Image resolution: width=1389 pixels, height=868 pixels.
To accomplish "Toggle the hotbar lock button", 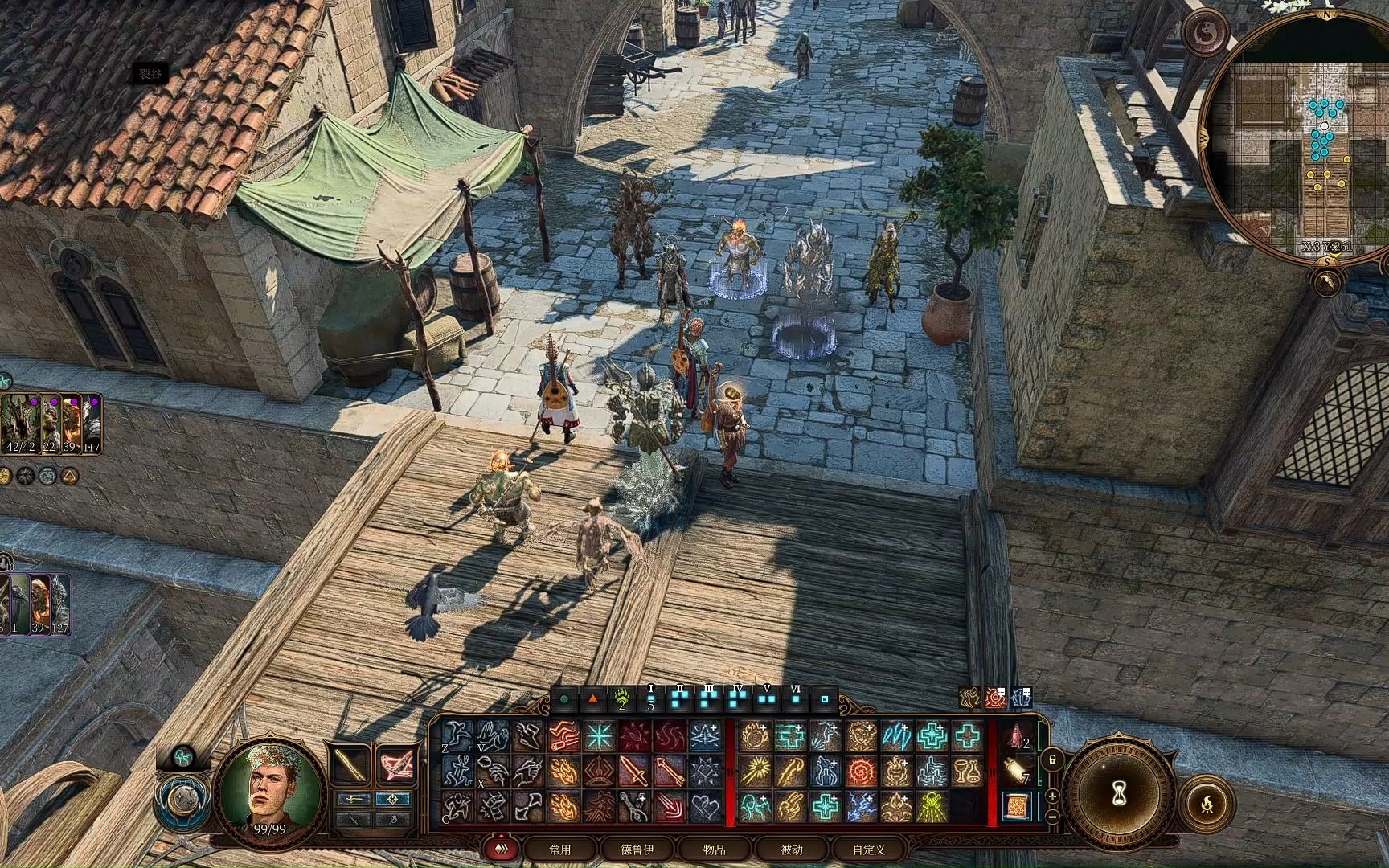I will pos(1052,759).
